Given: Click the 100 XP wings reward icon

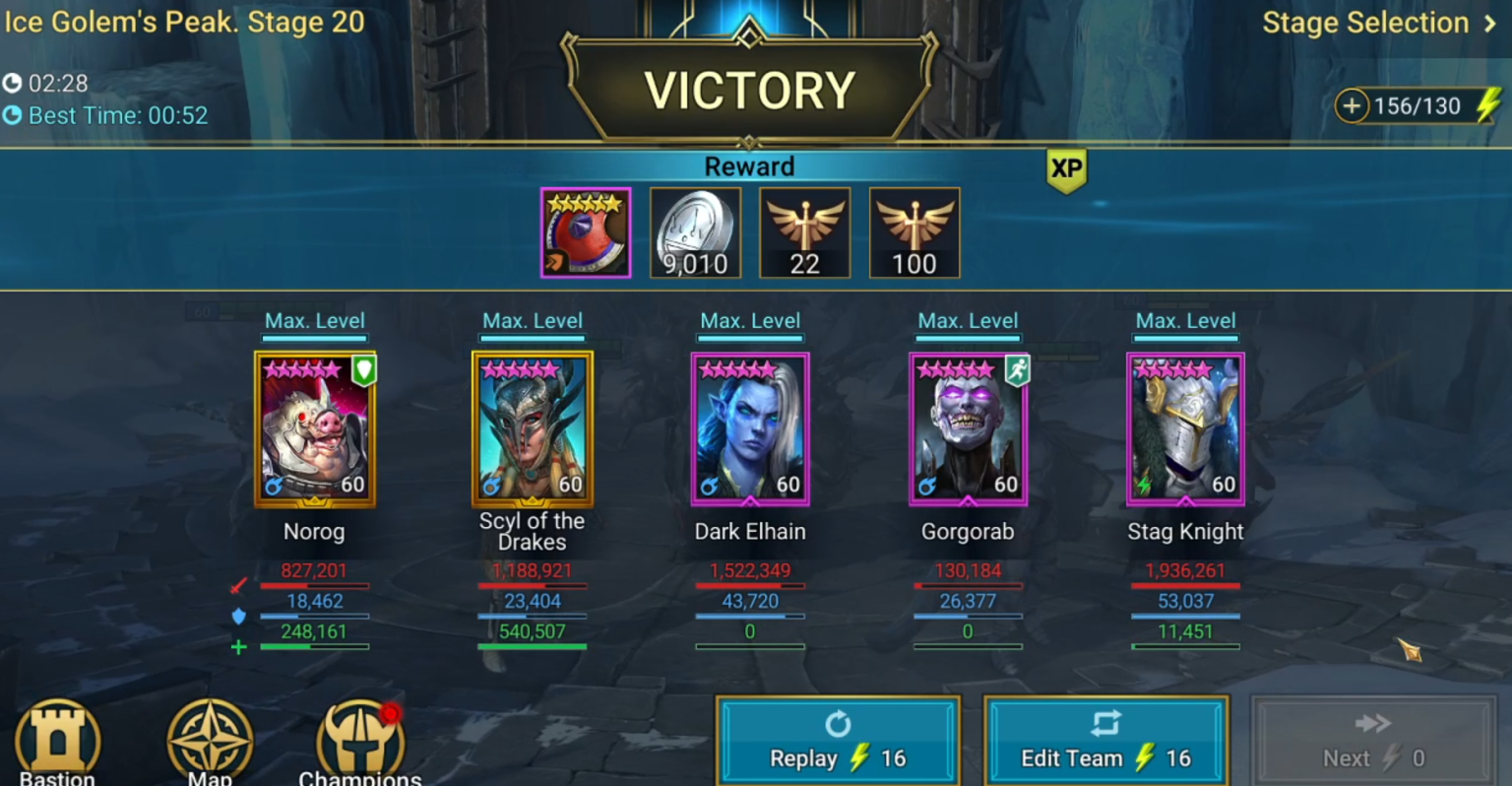Looking at the screenshot, I should pos(914,232).
